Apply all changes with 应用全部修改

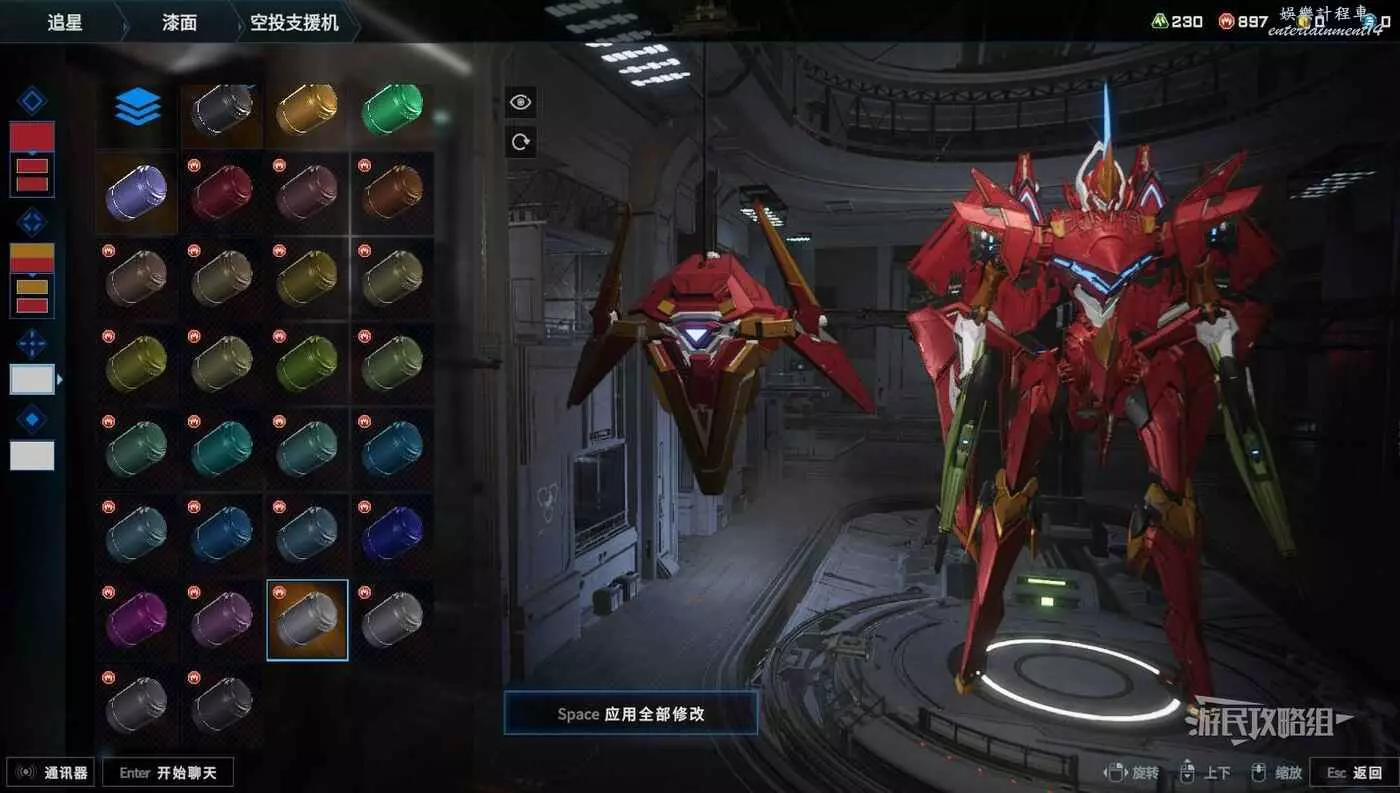(631, 714)
